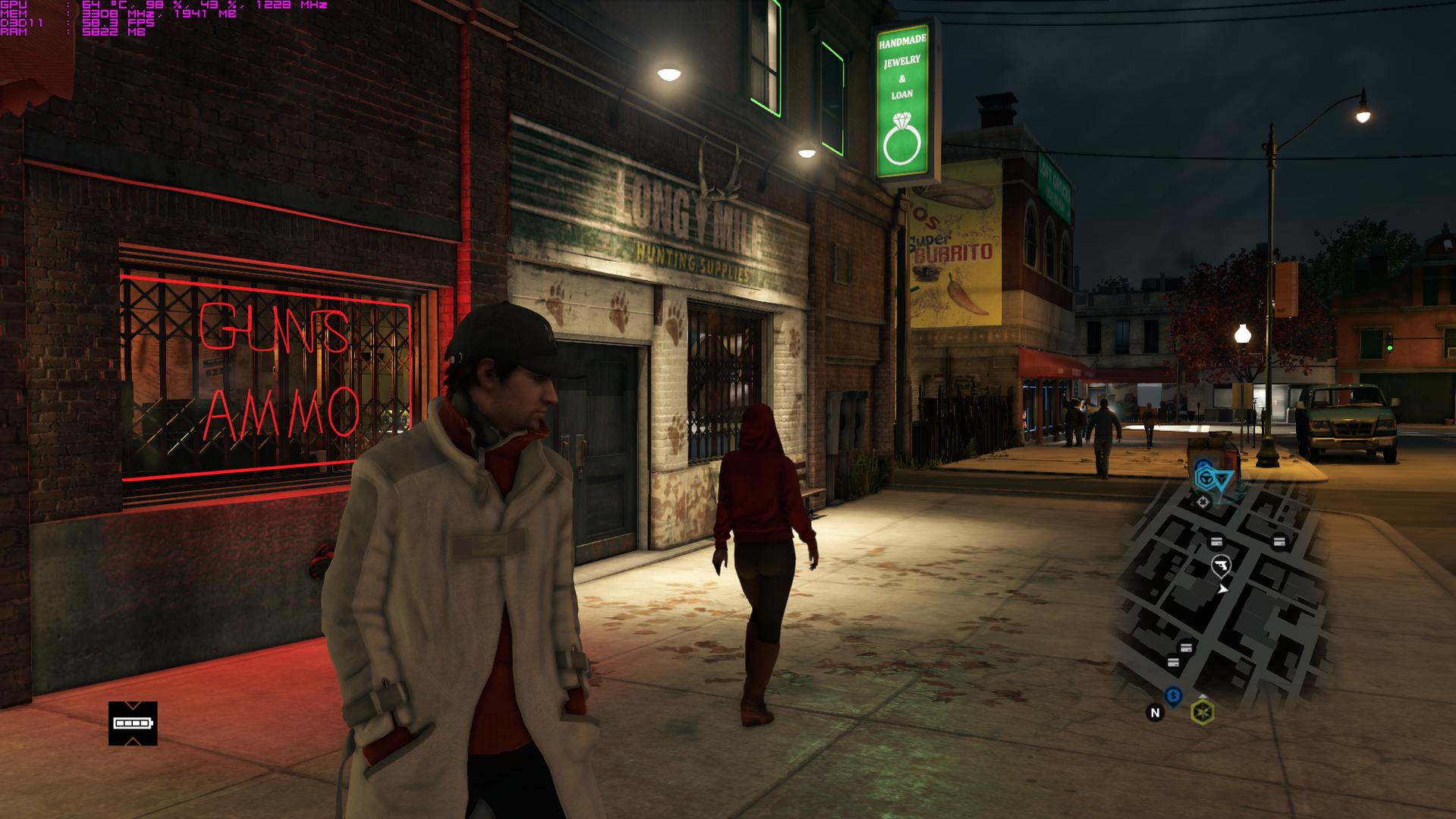The image size is (1456, 819).
Task: Click the white player arrow on minimap
Action: (x=1222, y=588)
